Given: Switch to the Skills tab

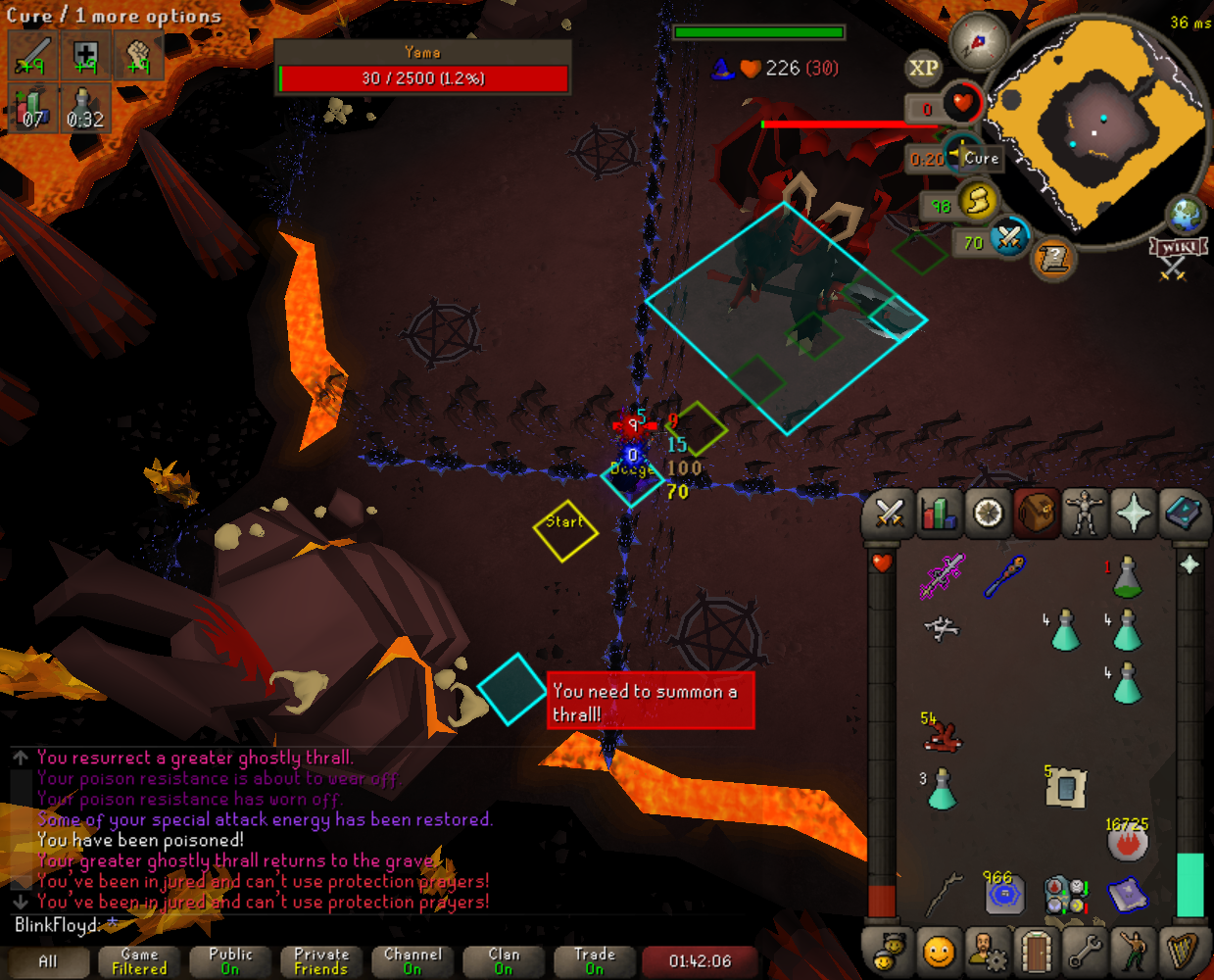Looking at the screenshot, I should 939,514.
